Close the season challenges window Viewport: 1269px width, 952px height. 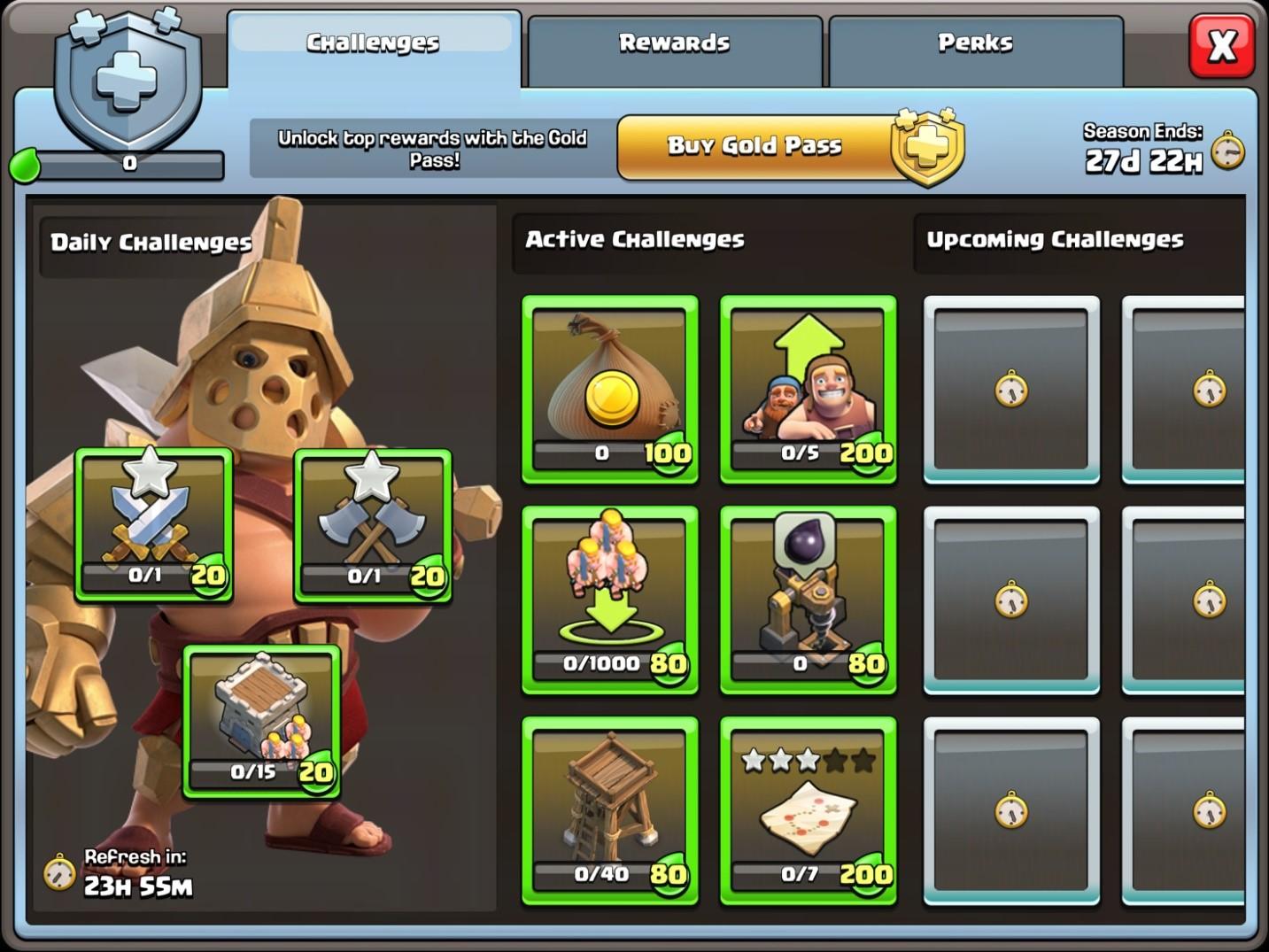click(x=1222, y=45)
